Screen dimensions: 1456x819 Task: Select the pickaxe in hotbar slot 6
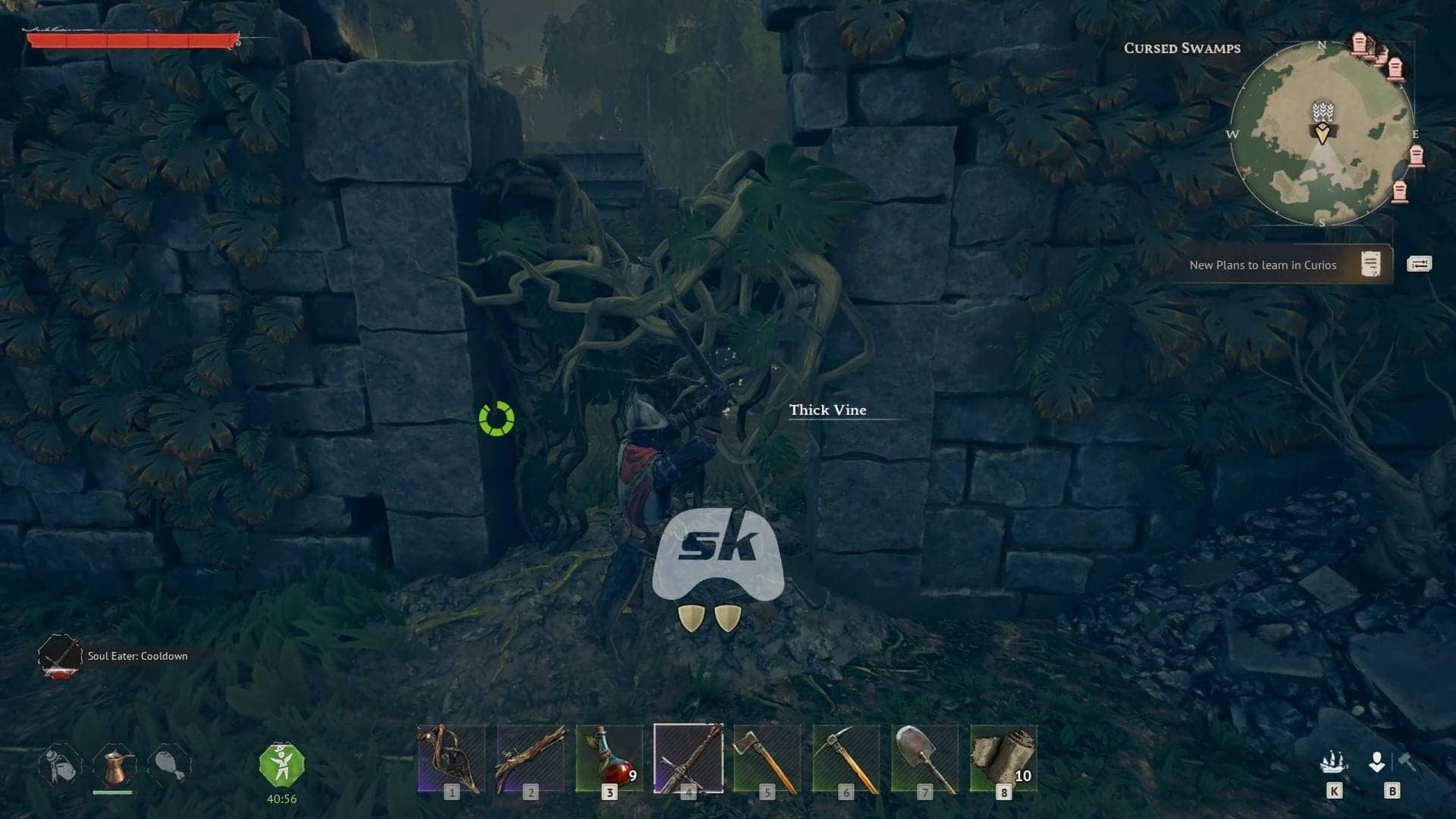click(x=847, y=758)
